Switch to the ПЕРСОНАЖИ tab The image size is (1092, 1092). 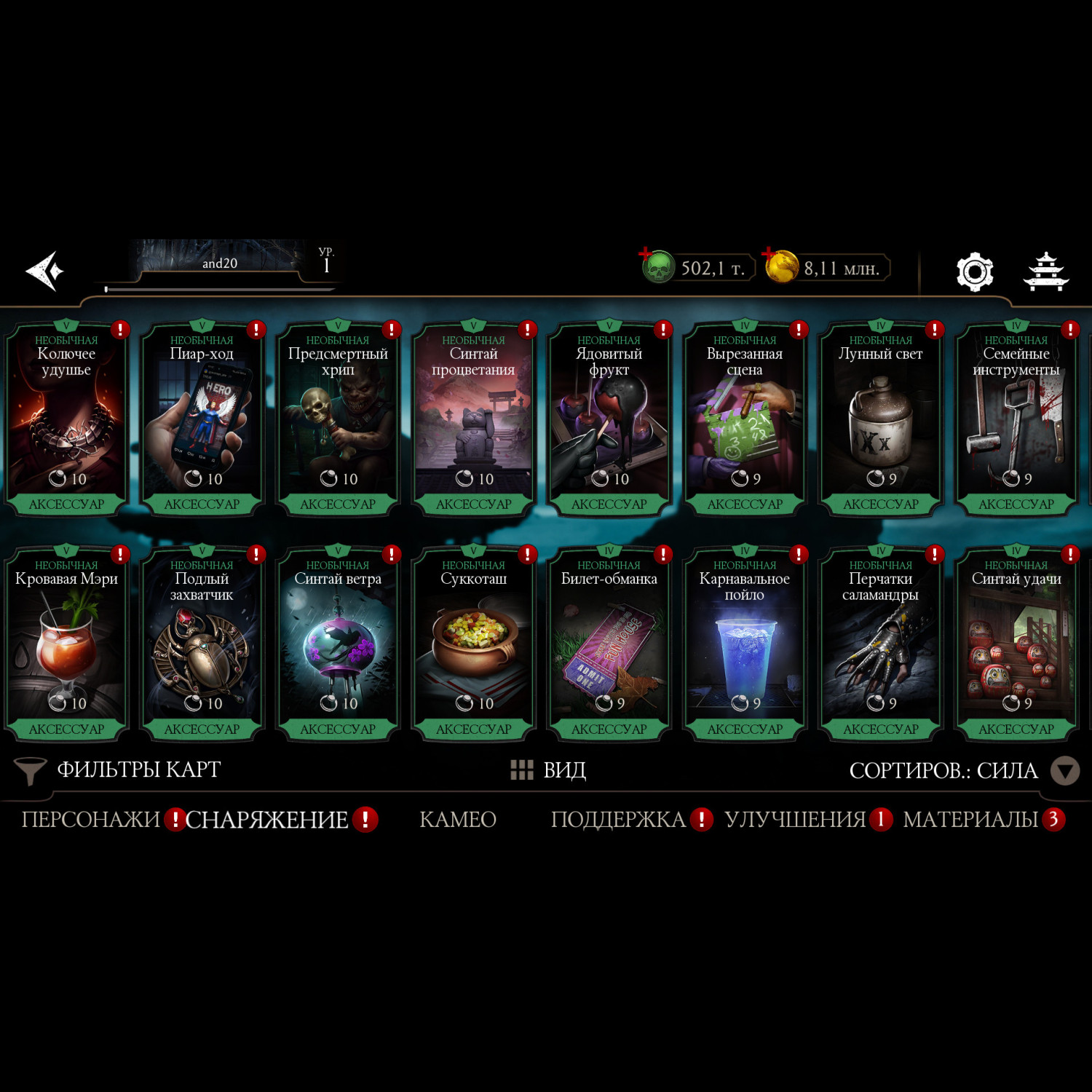pyautogui.click(x=90, y=820)
